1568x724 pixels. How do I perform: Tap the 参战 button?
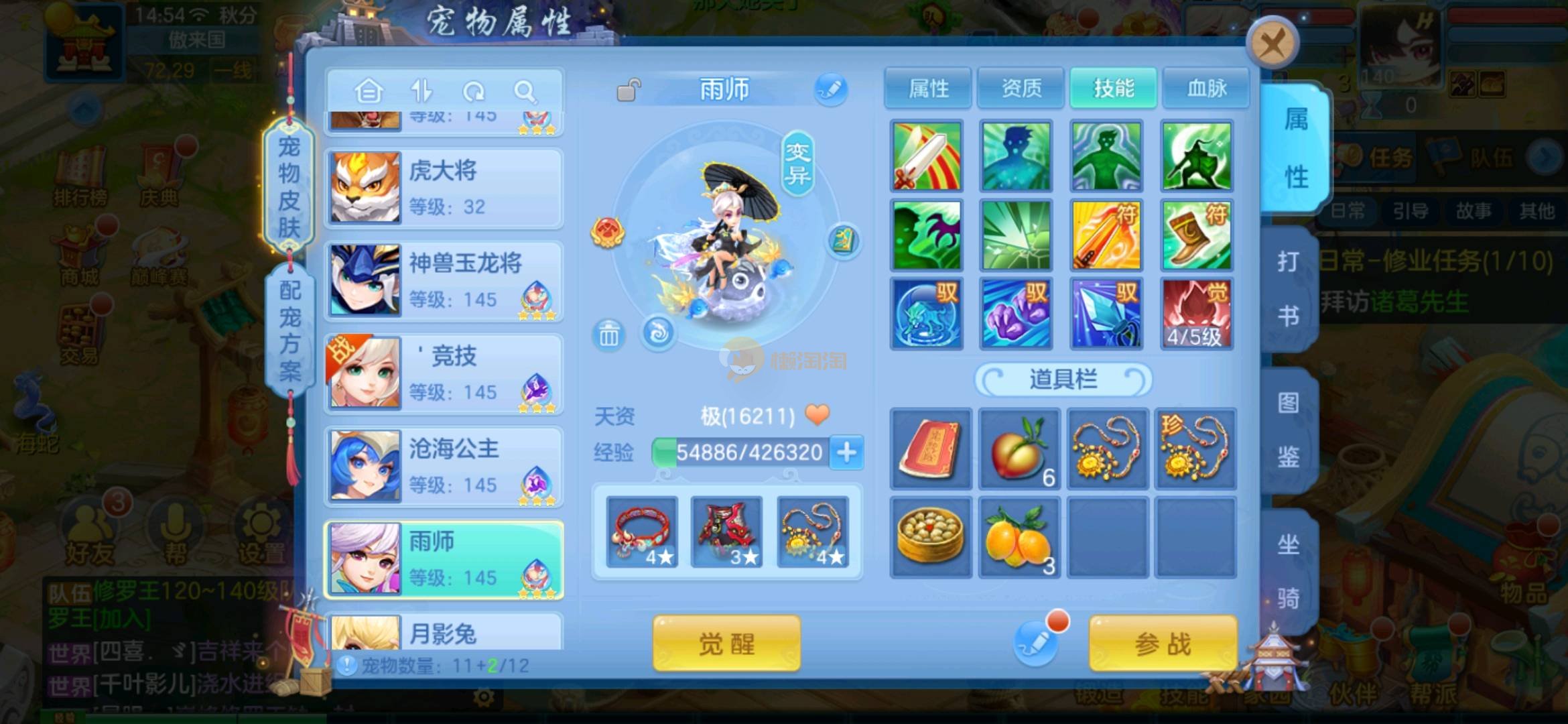tap(1163, 644)
